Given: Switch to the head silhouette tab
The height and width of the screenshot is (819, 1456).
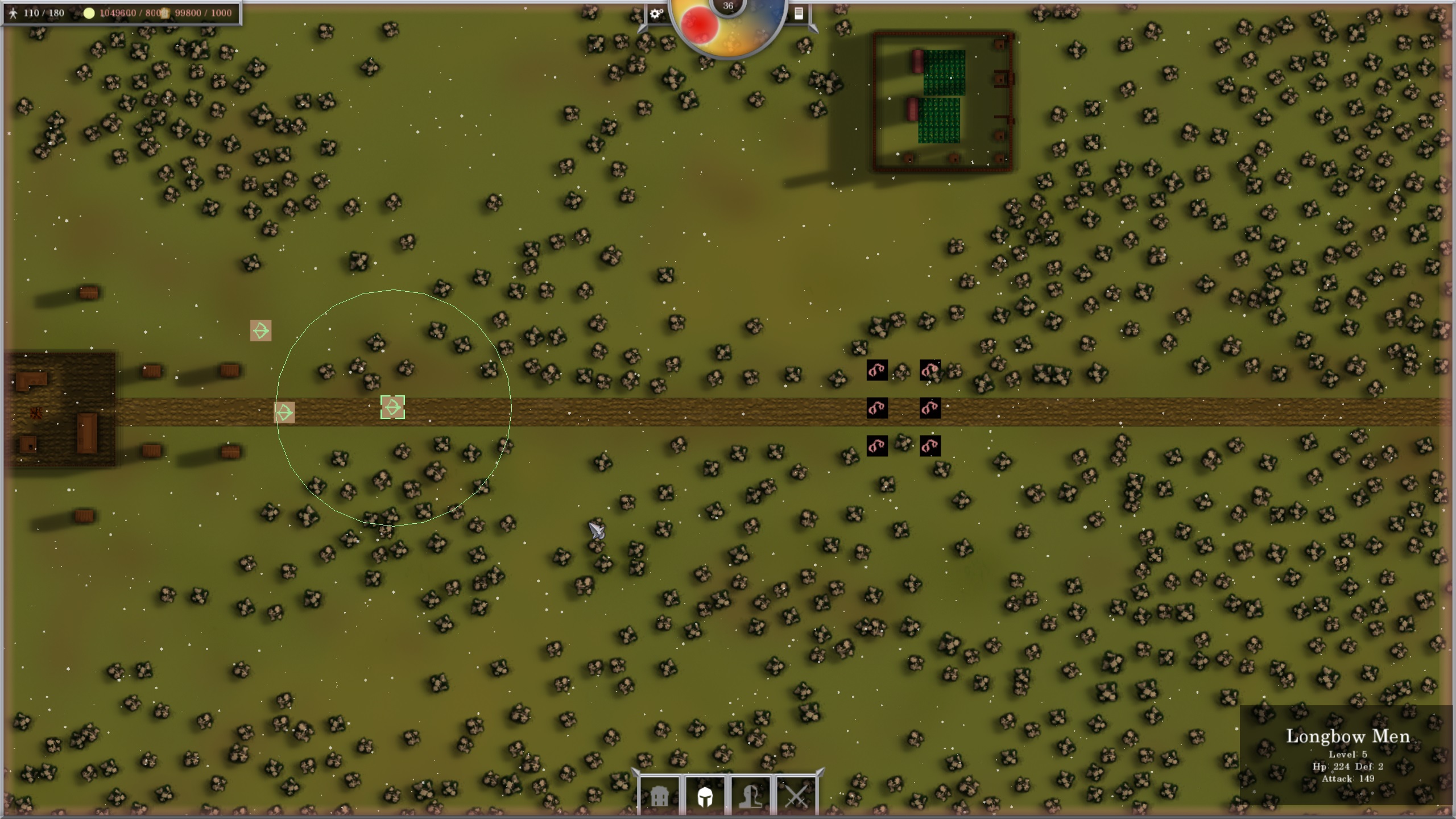Looking at the screenshot, I should tap(750, 796).
